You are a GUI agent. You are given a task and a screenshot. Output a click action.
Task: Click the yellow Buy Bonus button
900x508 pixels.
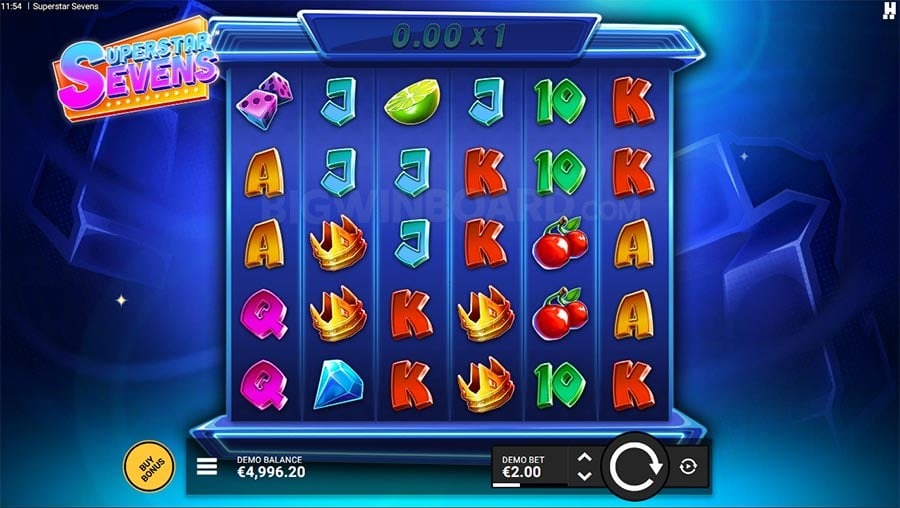[148, 465]
